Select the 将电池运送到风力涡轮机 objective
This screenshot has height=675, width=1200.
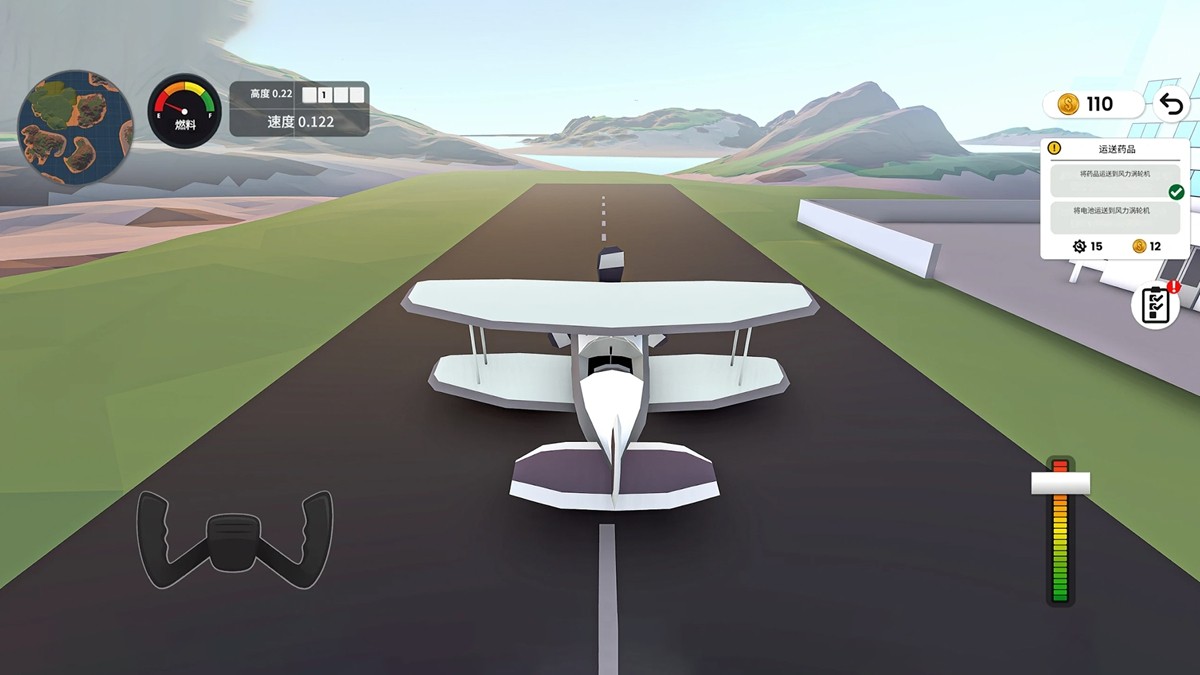1114,212
